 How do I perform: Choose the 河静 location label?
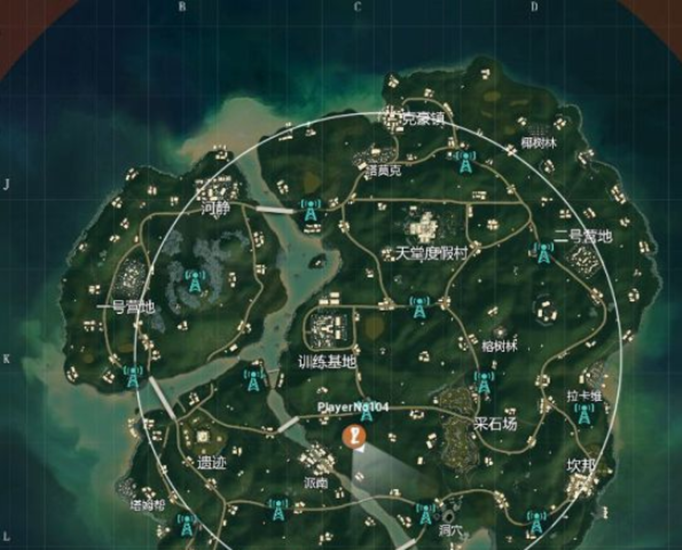click(215, 209)
